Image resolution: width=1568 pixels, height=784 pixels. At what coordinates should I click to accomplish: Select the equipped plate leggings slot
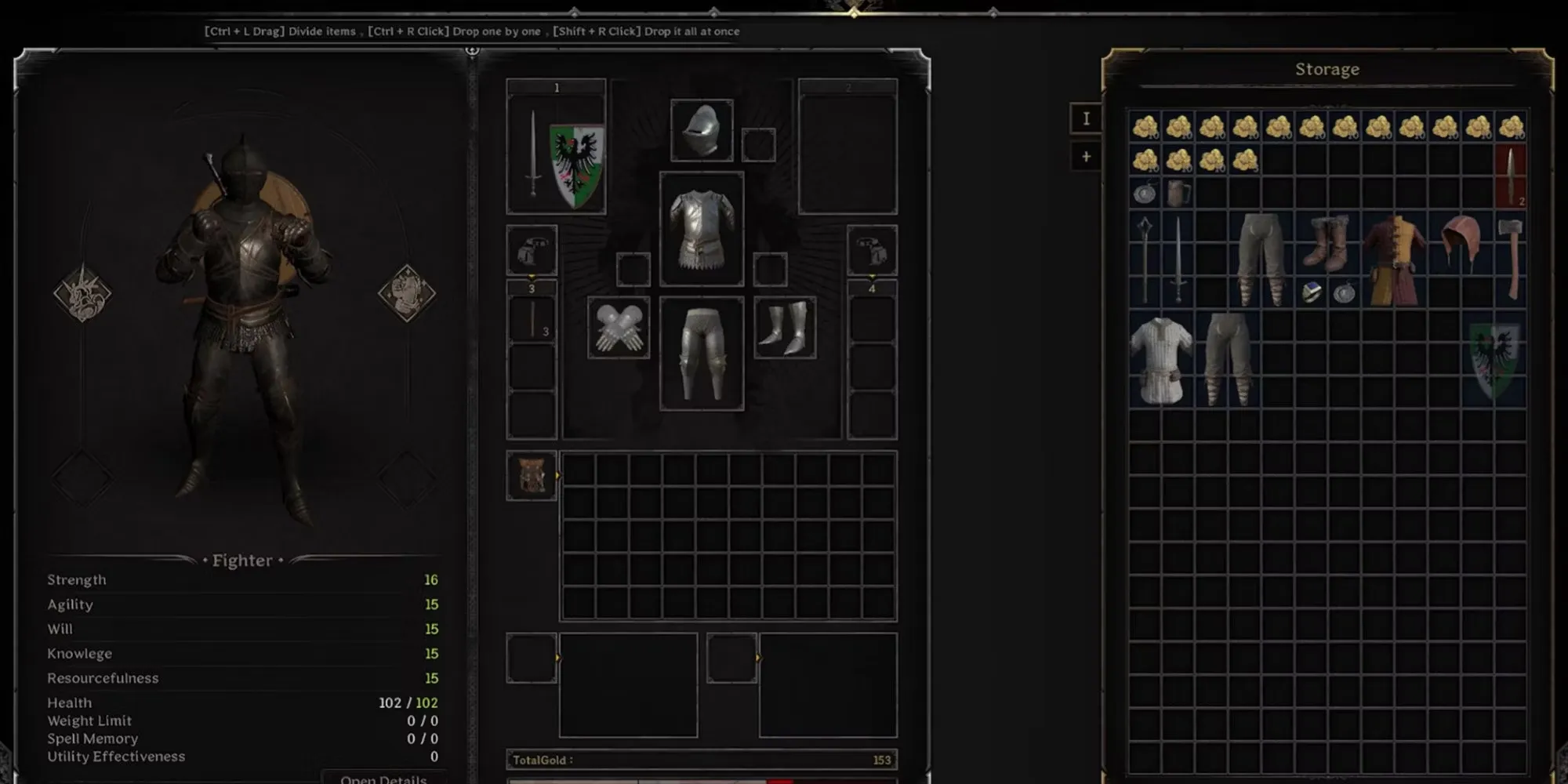click(x=702, y=353)
